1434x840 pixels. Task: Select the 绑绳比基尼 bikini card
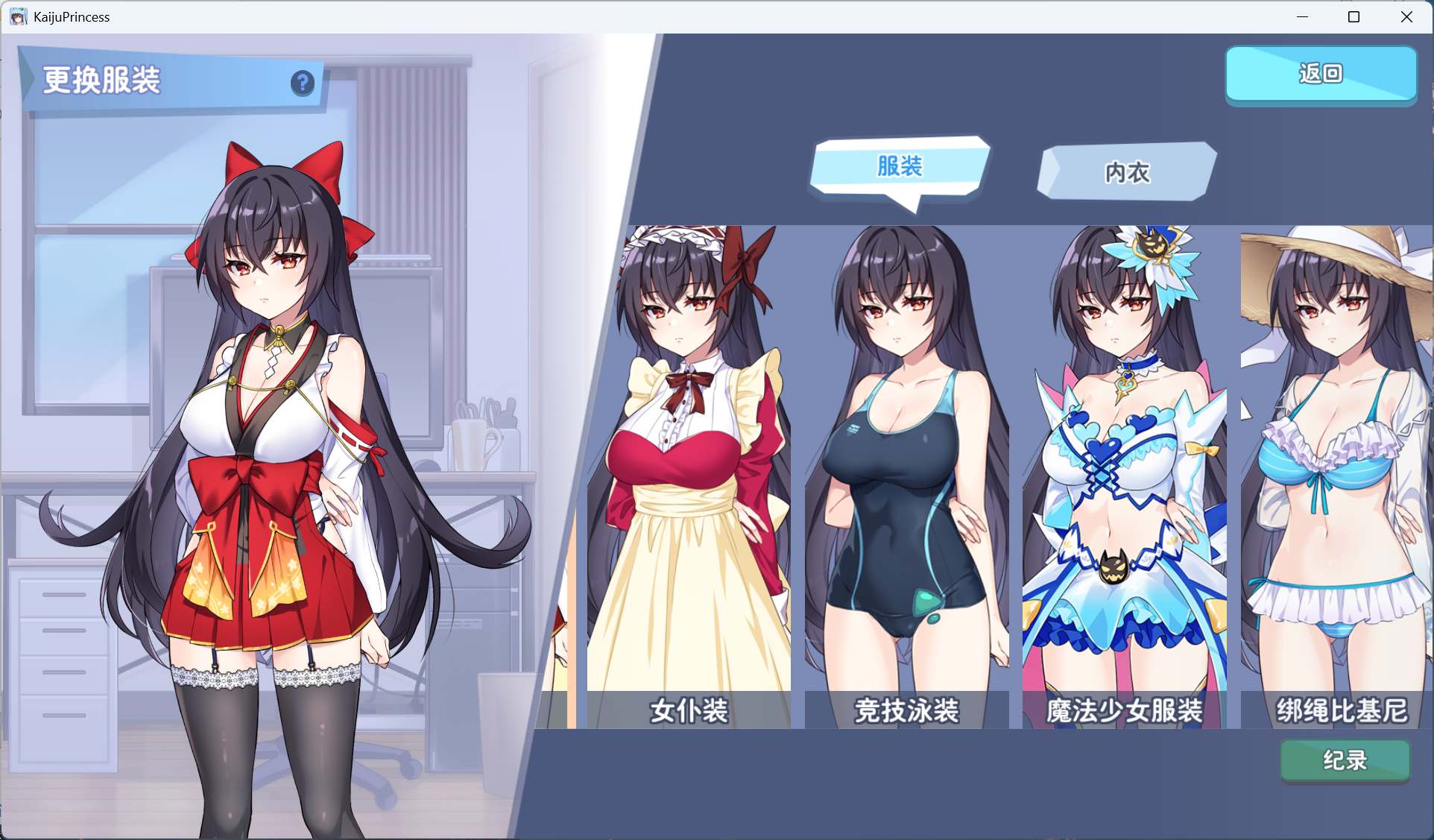tap(1337, 477)
